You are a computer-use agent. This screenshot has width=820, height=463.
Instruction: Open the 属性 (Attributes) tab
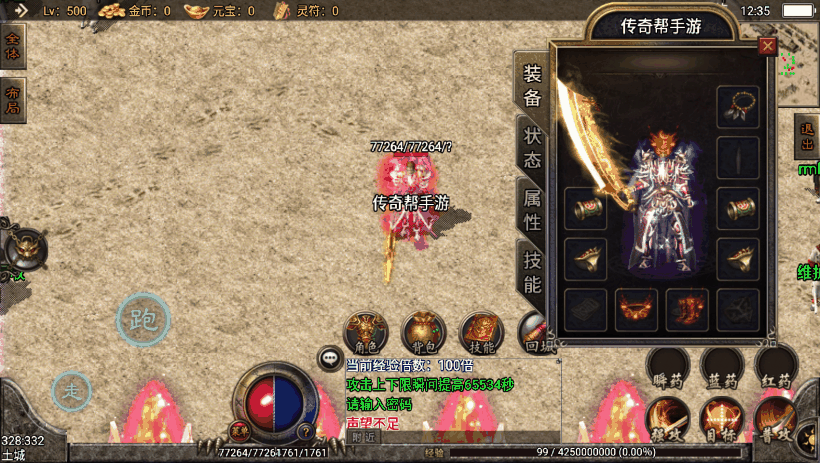532,210
